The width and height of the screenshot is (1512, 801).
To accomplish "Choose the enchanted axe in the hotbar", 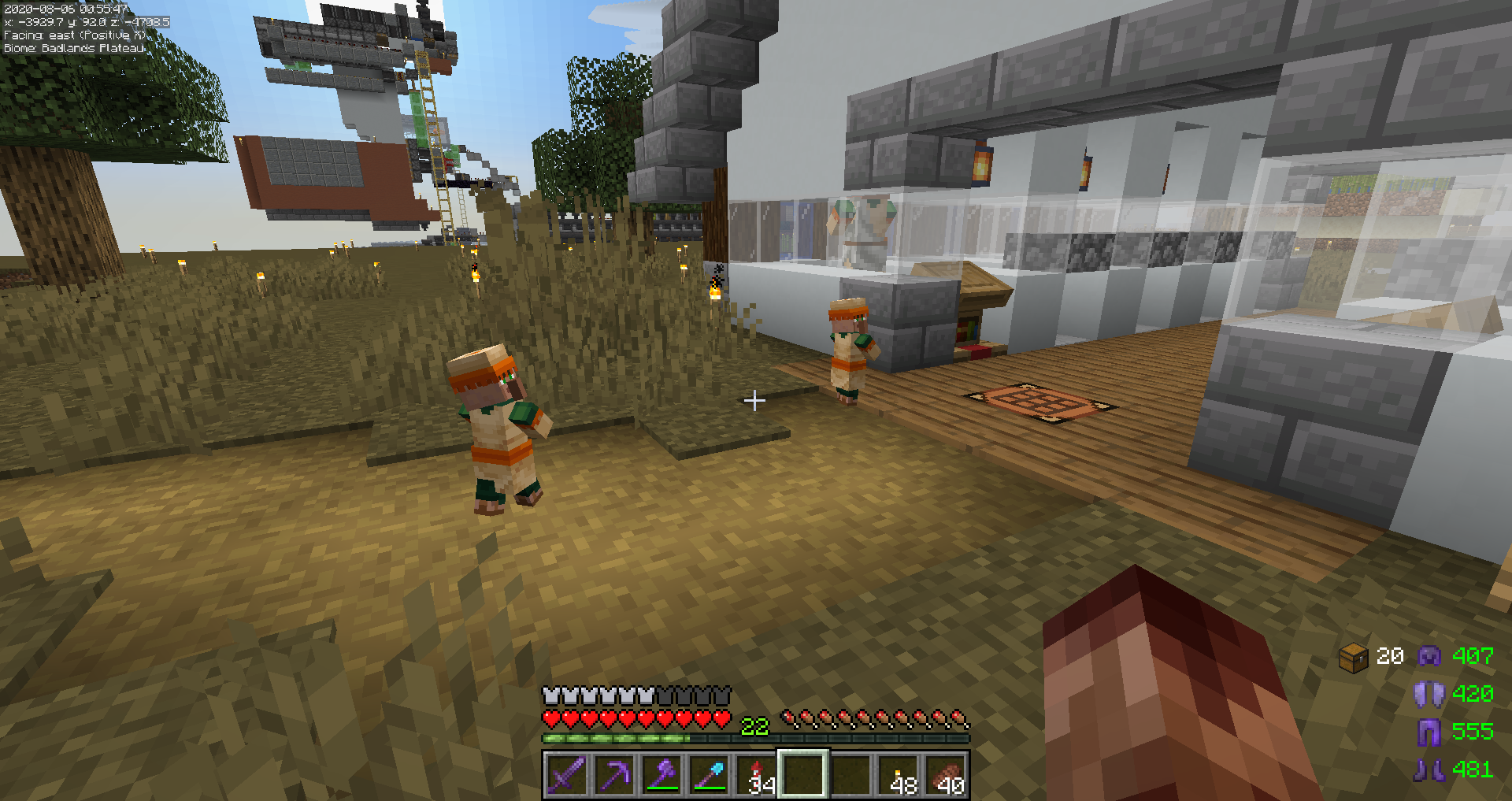I will point(661,774).
